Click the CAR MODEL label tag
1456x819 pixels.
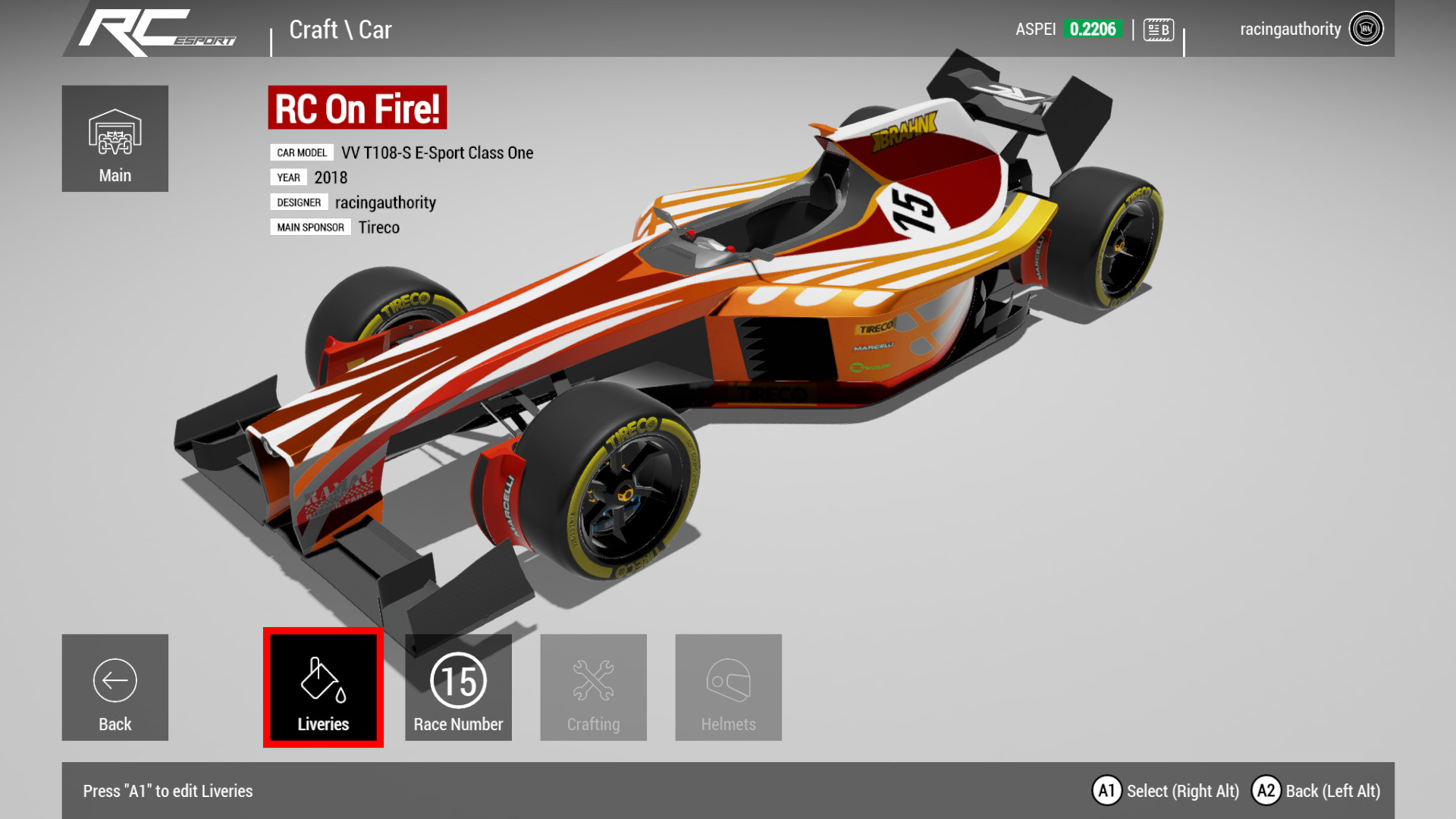click(301, 152)
